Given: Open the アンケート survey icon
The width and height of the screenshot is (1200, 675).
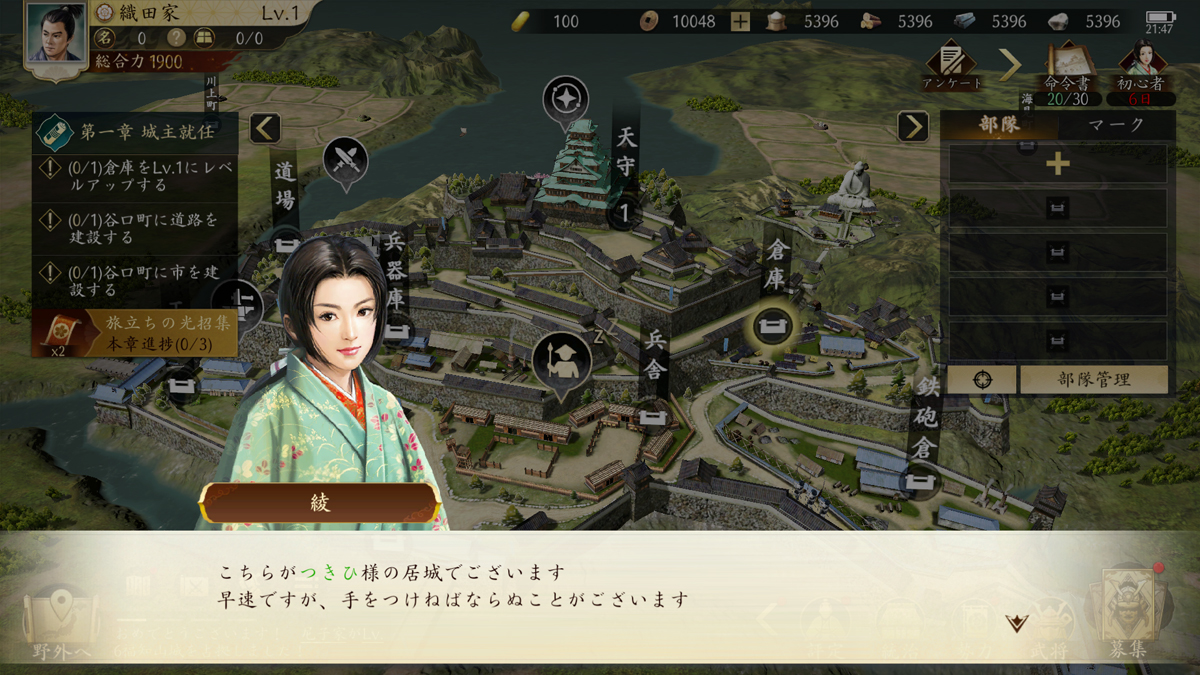Looking at the screenshot, I should 950,66.
